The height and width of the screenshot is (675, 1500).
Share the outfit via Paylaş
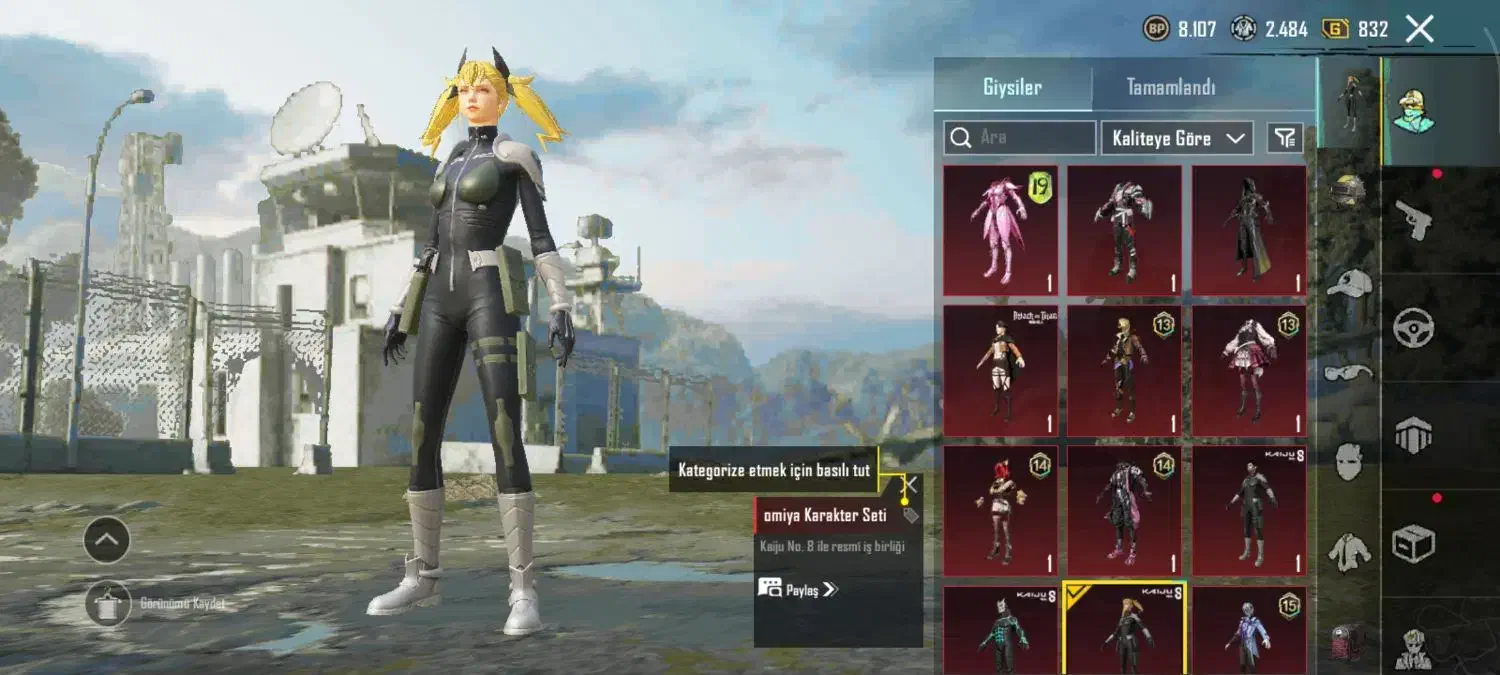pos(797,589)
